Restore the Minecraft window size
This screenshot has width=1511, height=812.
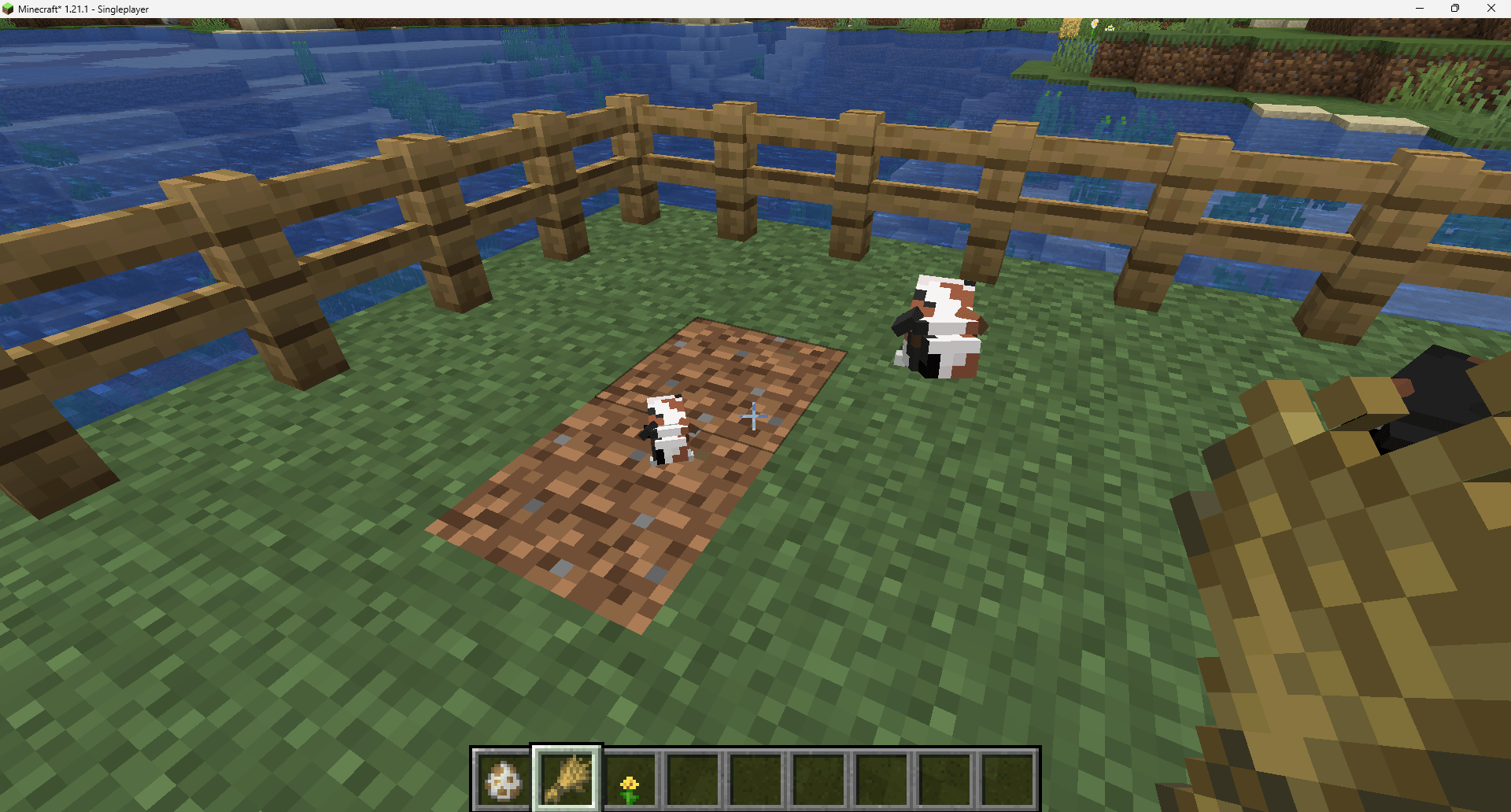1455,9
